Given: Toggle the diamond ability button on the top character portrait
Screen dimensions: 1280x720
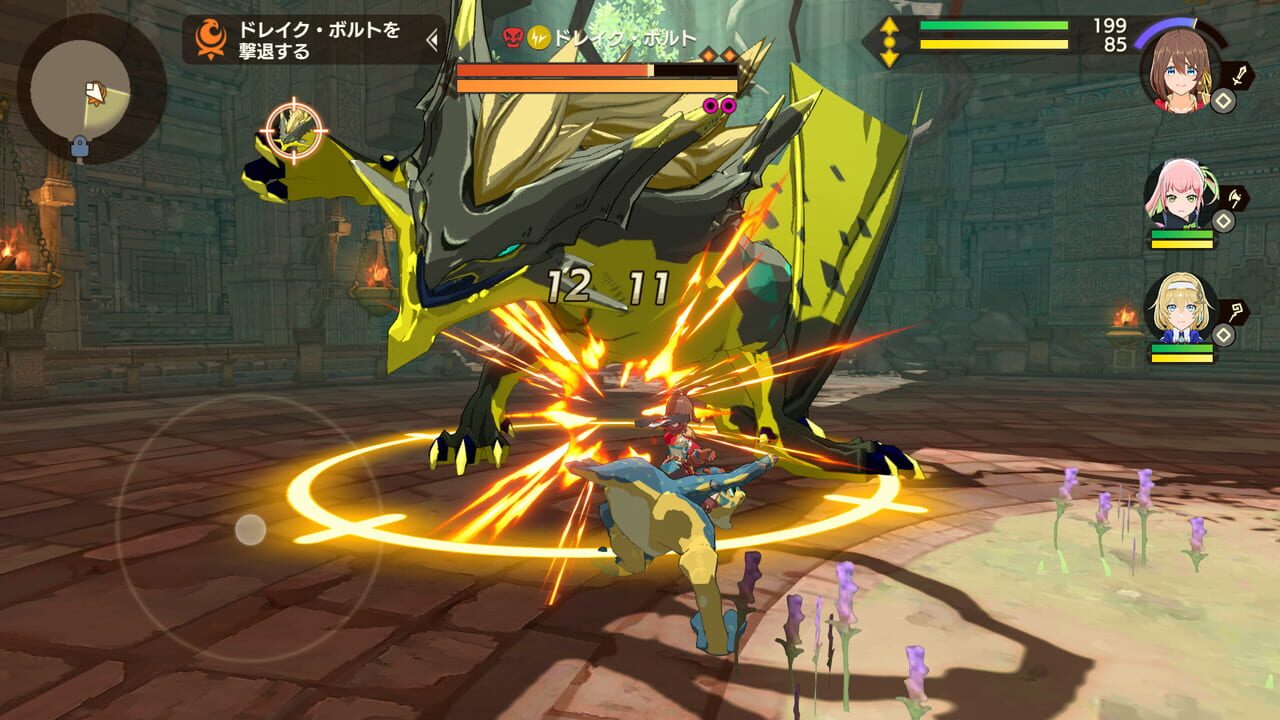Looking at the screenshot, I should tap(1222, 100).
